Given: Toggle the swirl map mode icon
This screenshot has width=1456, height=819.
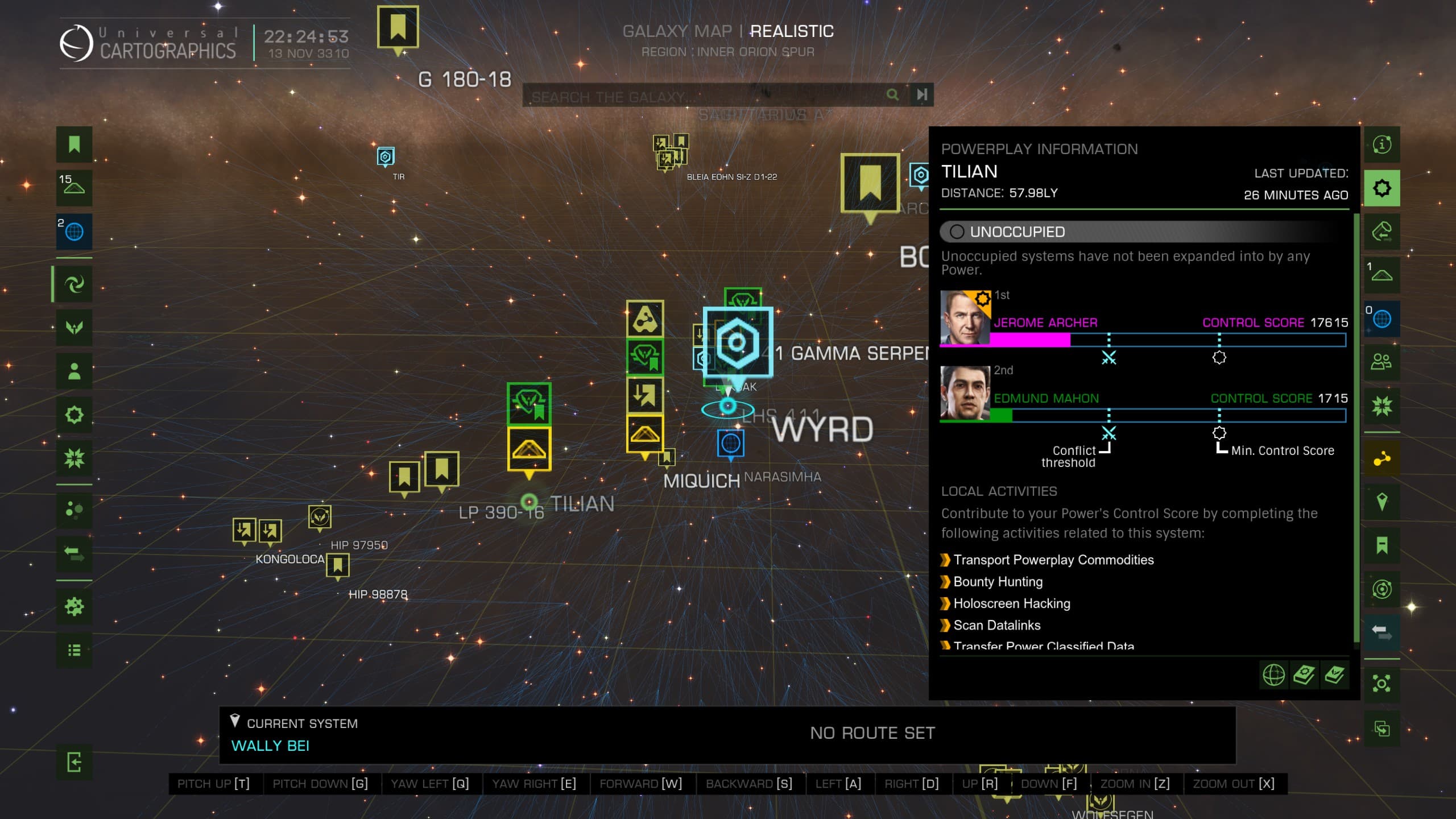Looking at the screenshot, I should [x=74, y=284].
